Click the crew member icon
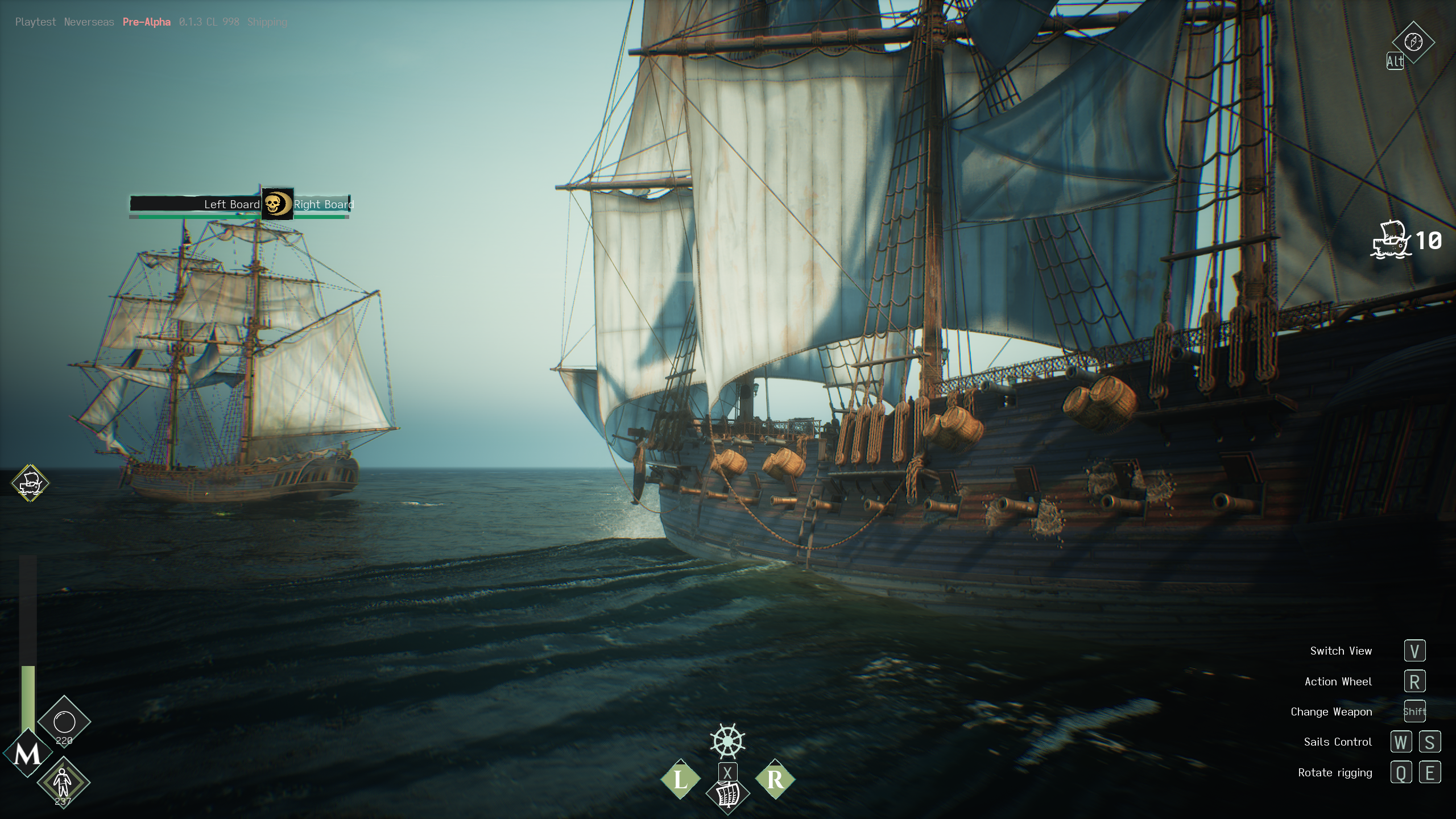 click(63, 783)
